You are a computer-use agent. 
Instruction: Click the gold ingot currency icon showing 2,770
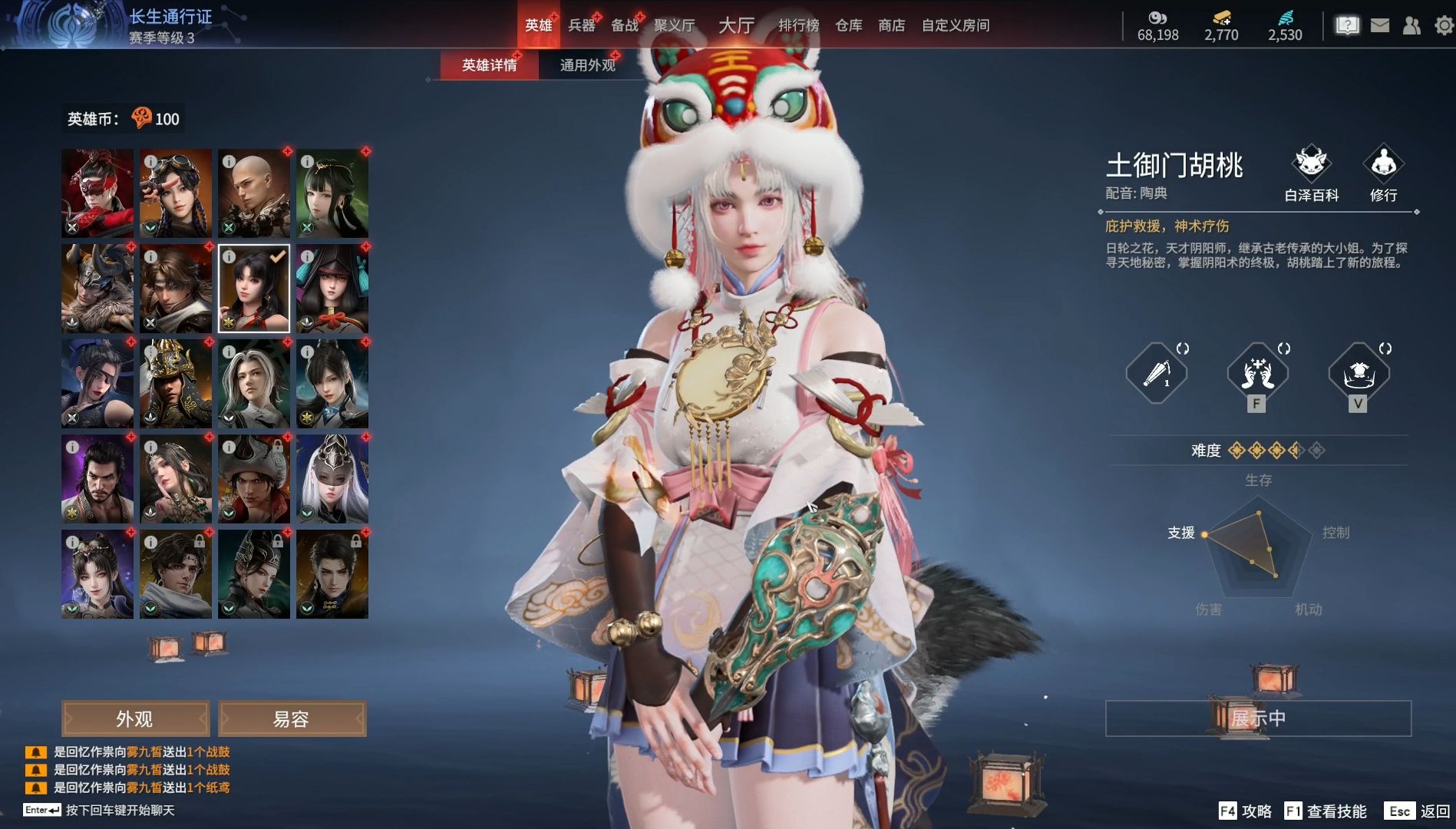[x=1222, y=17]
